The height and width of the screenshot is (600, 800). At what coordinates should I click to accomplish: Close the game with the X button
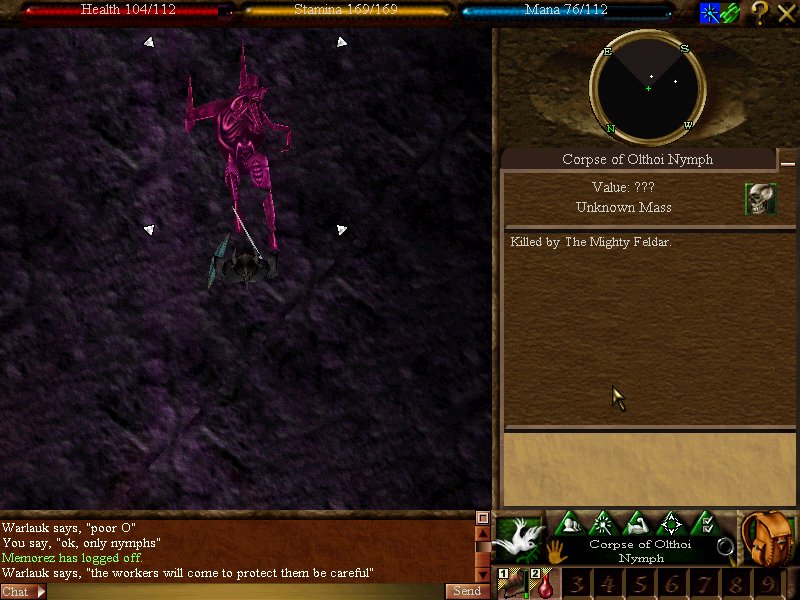[x=786, y=13]
